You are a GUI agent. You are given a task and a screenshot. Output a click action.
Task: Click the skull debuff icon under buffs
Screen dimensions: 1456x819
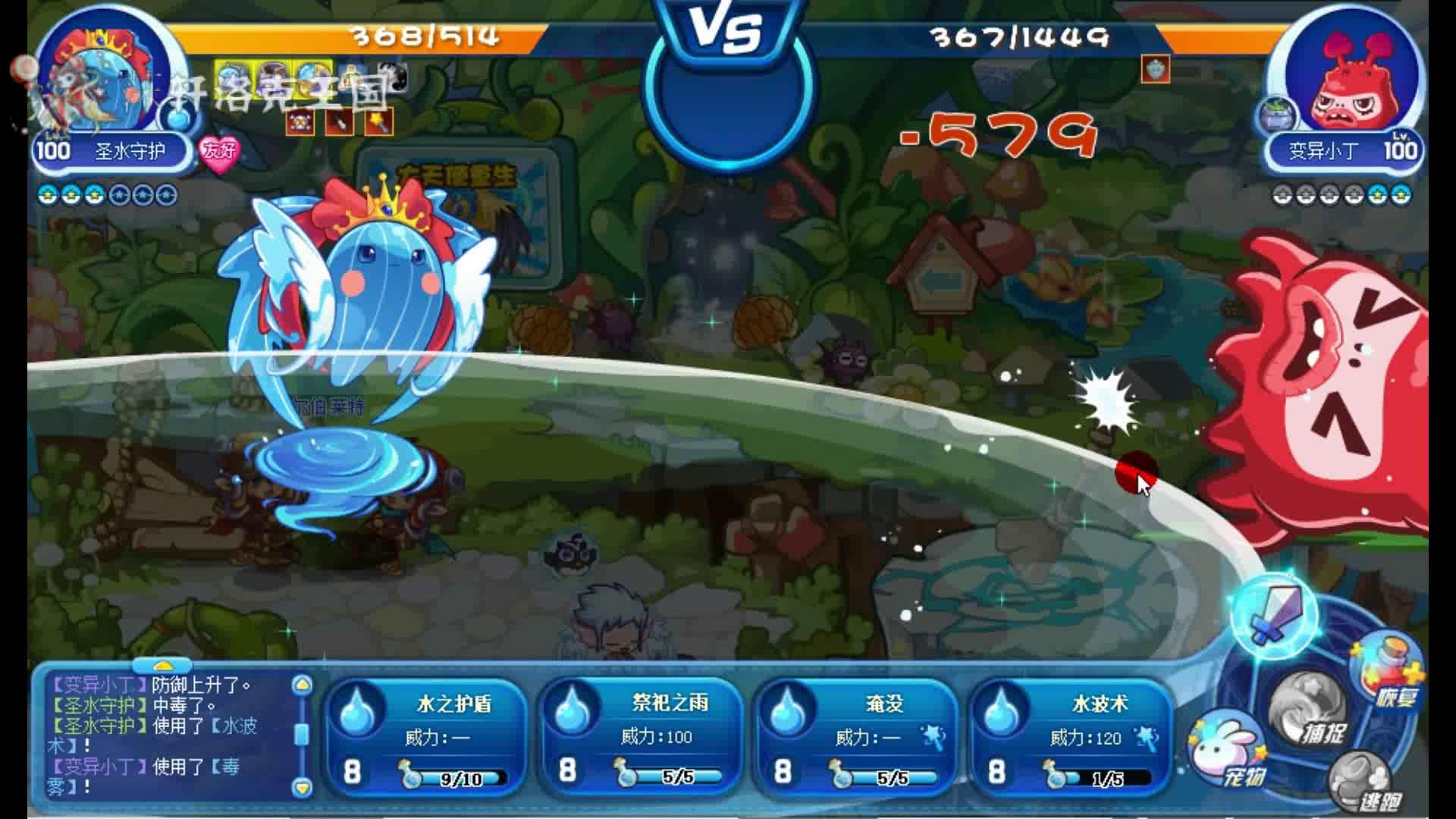[299, 121]
